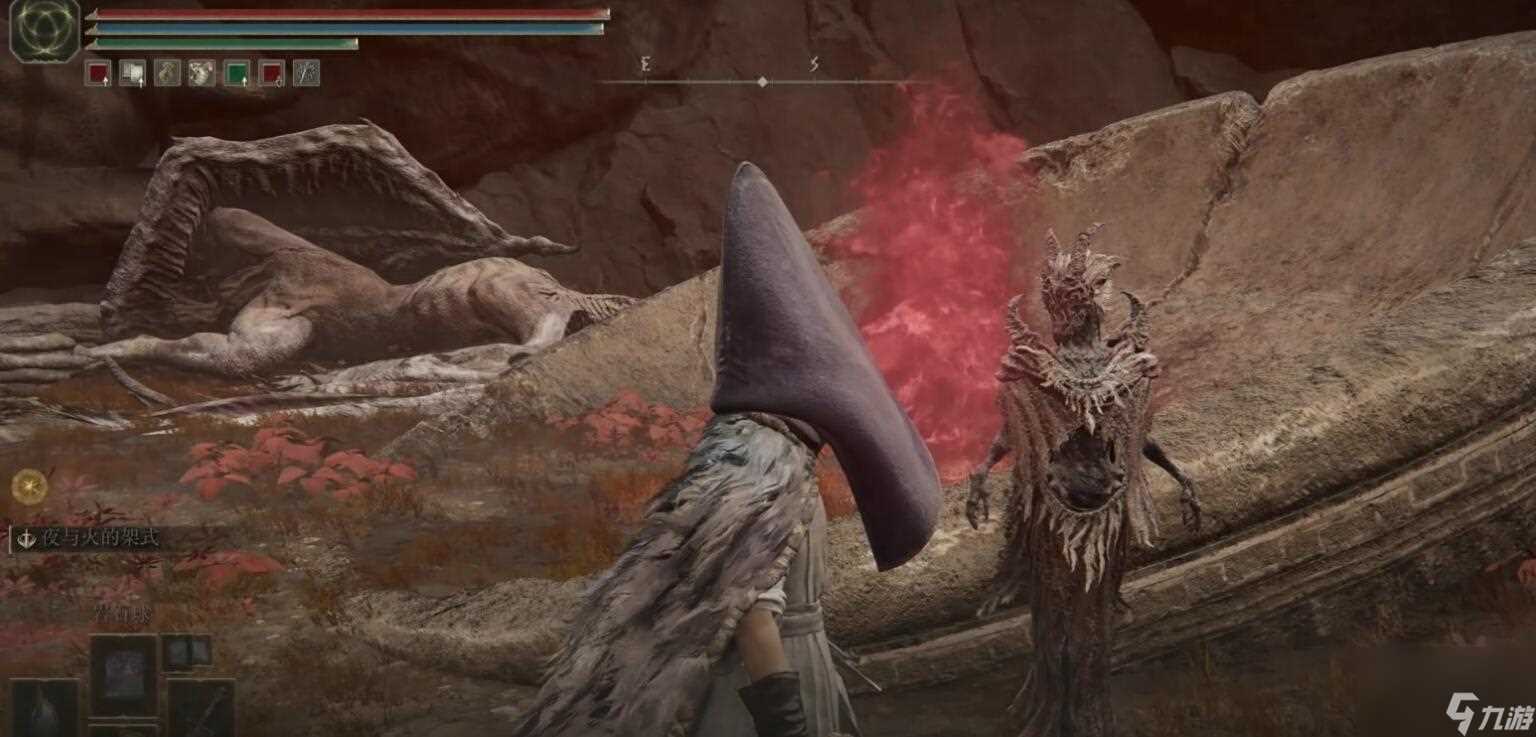Click the small slot beside the spell slot
1536x737 pixels.
coord(186,651)
